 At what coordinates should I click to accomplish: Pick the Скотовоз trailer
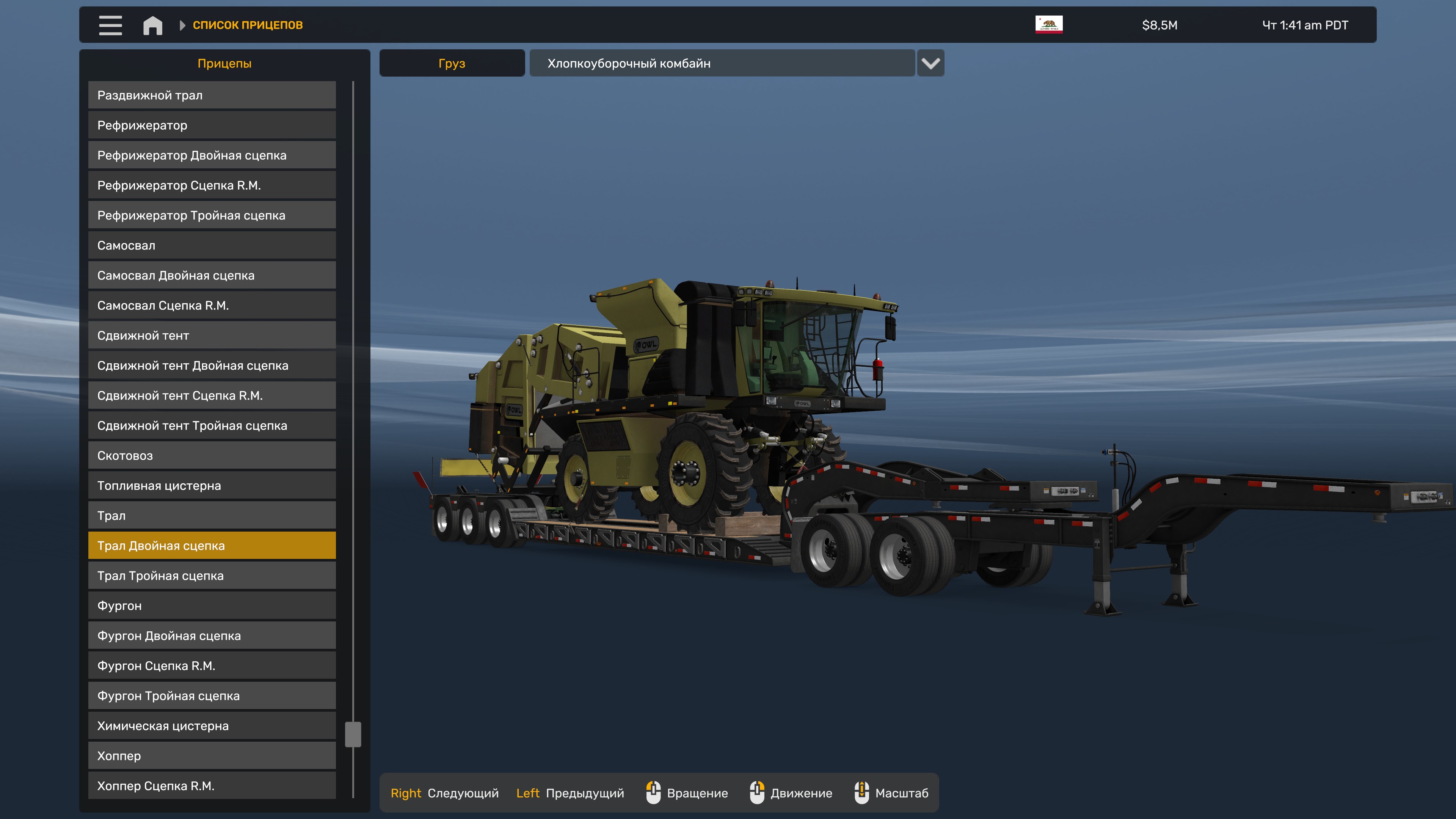coord(212,455)
